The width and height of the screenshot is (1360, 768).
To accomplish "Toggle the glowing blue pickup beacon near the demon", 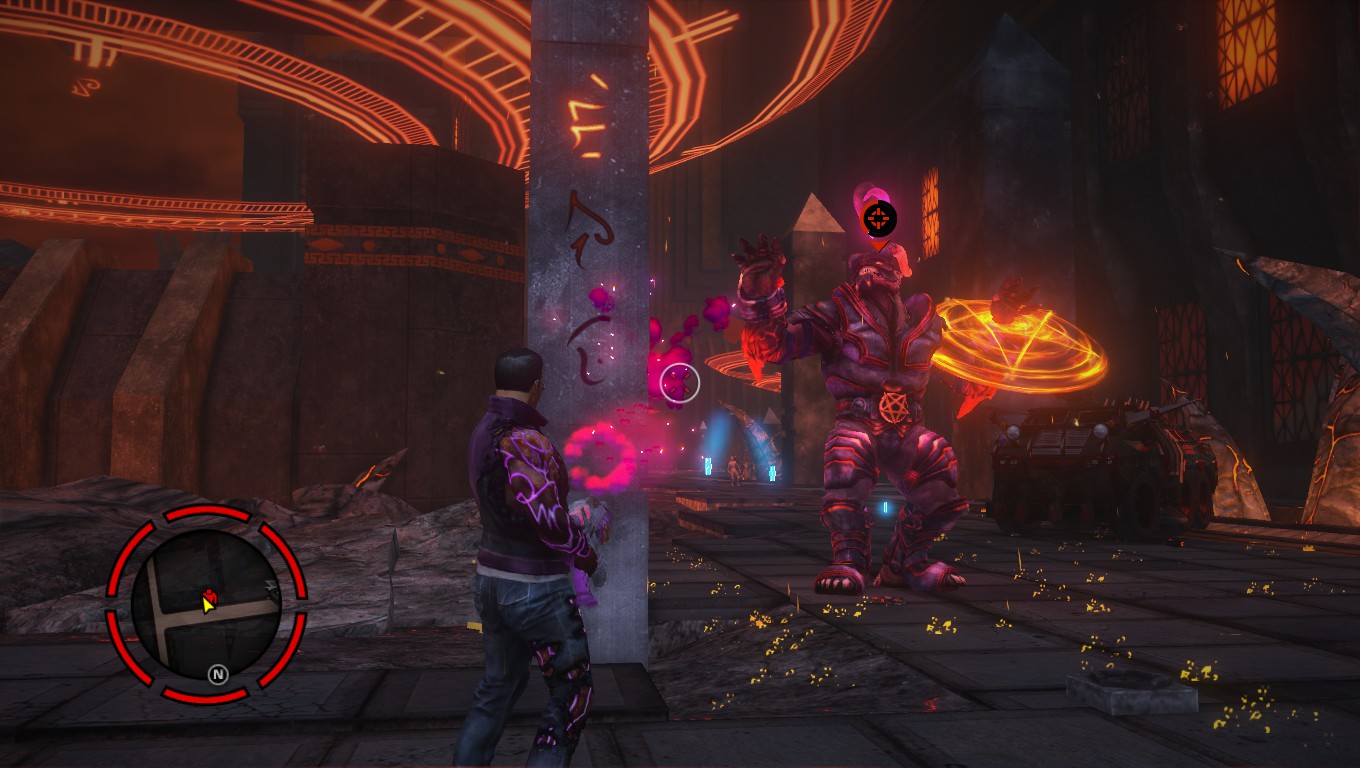I will 884,508.
